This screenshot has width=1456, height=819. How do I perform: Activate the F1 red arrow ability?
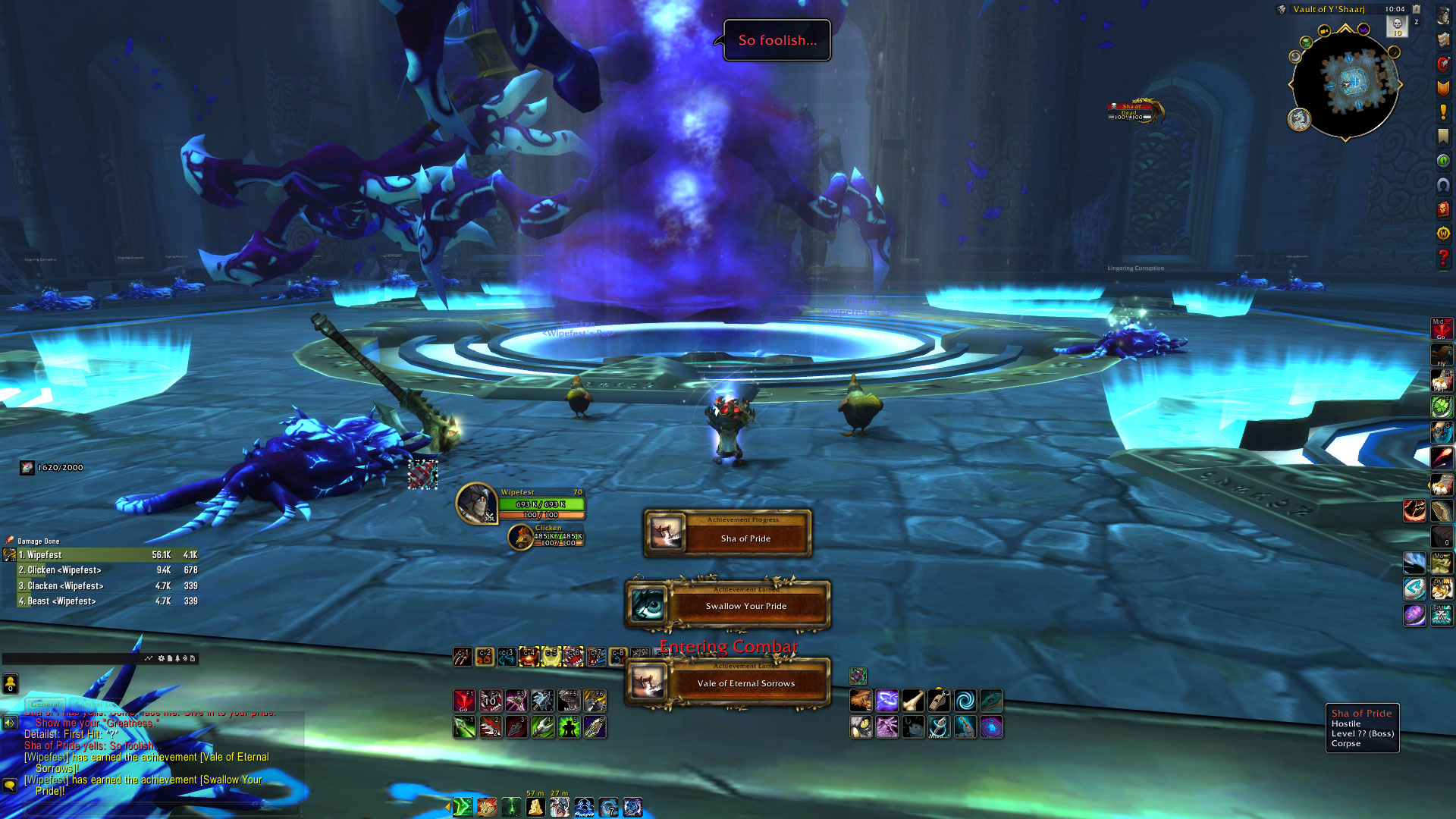(x=464, y=700)
